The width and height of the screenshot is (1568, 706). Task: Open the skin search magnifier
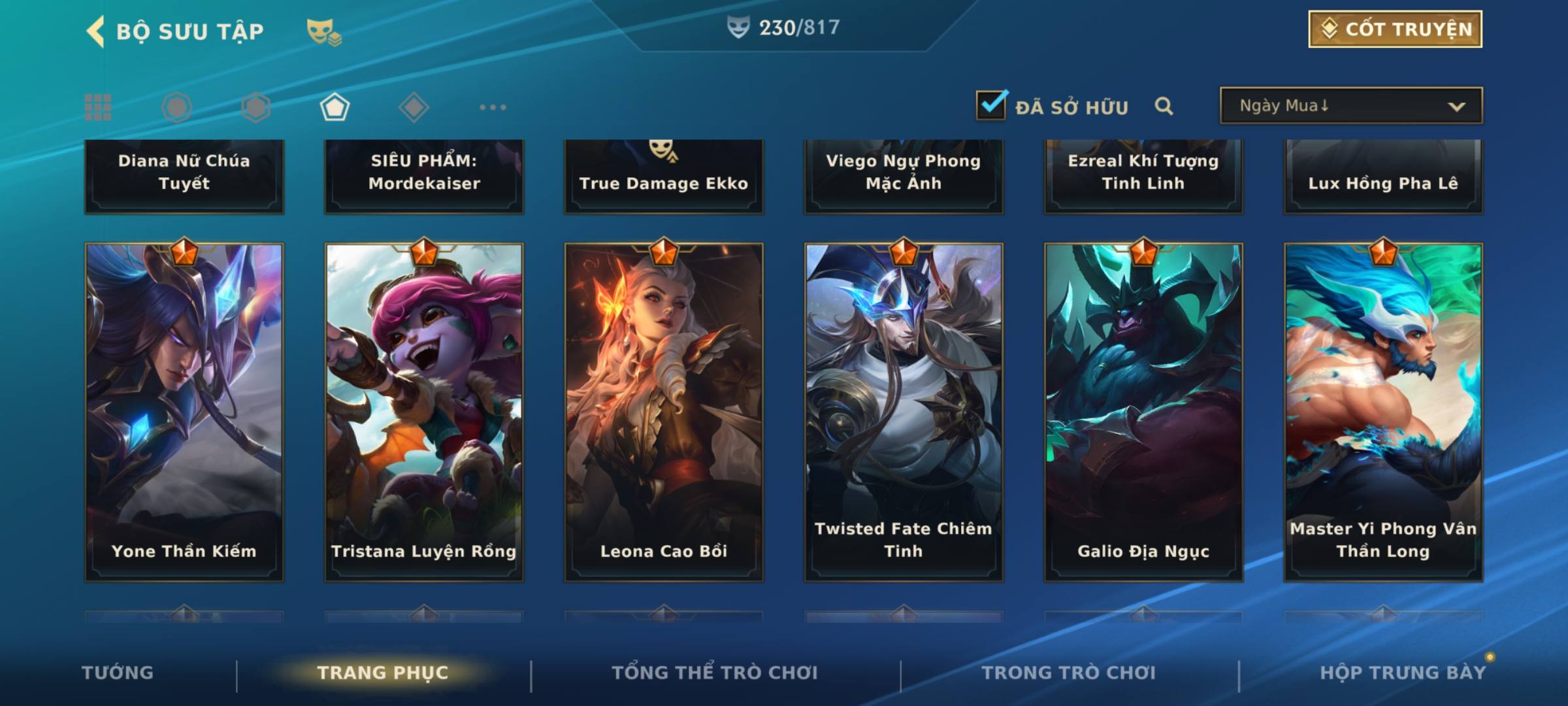1164,106
